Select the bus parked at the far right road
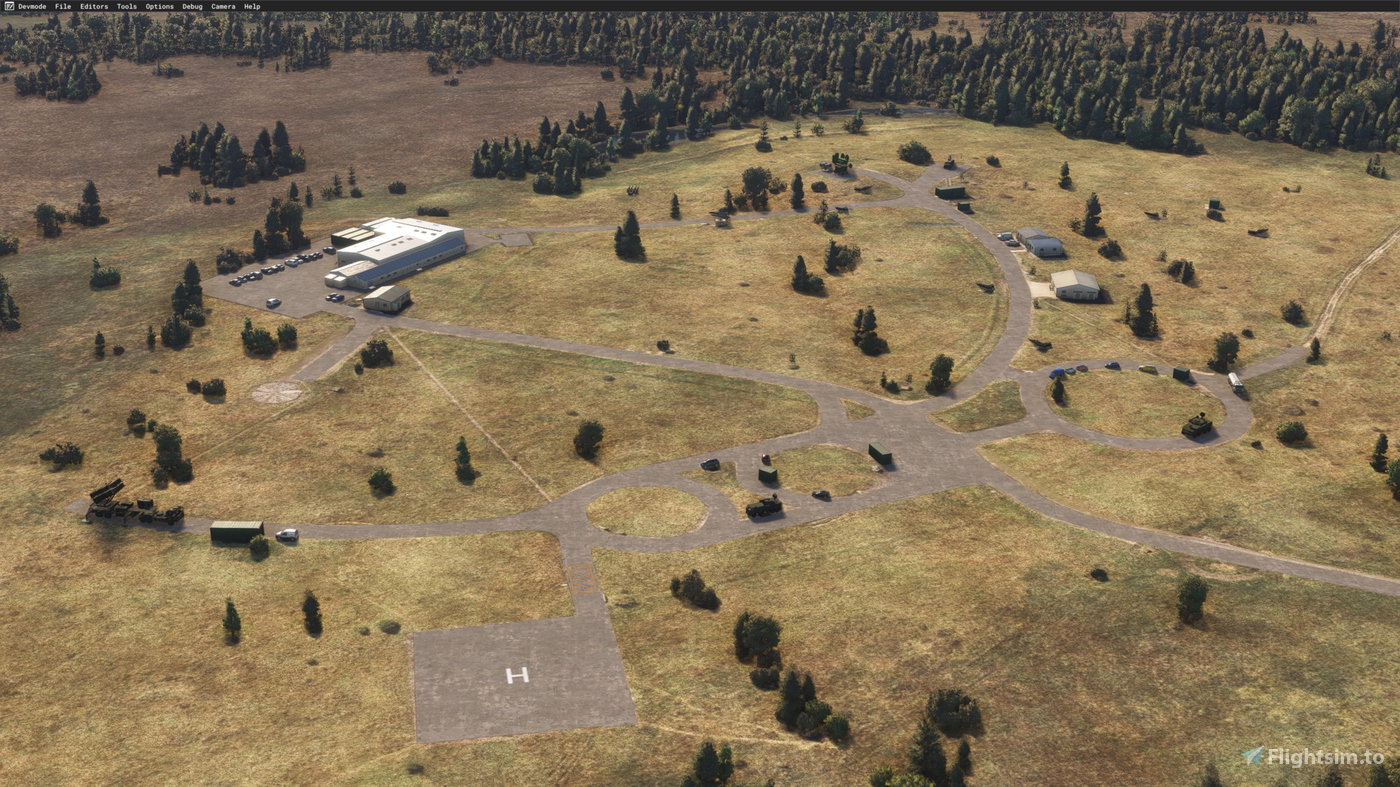The image size is (1400, 787). (1236, 383)
